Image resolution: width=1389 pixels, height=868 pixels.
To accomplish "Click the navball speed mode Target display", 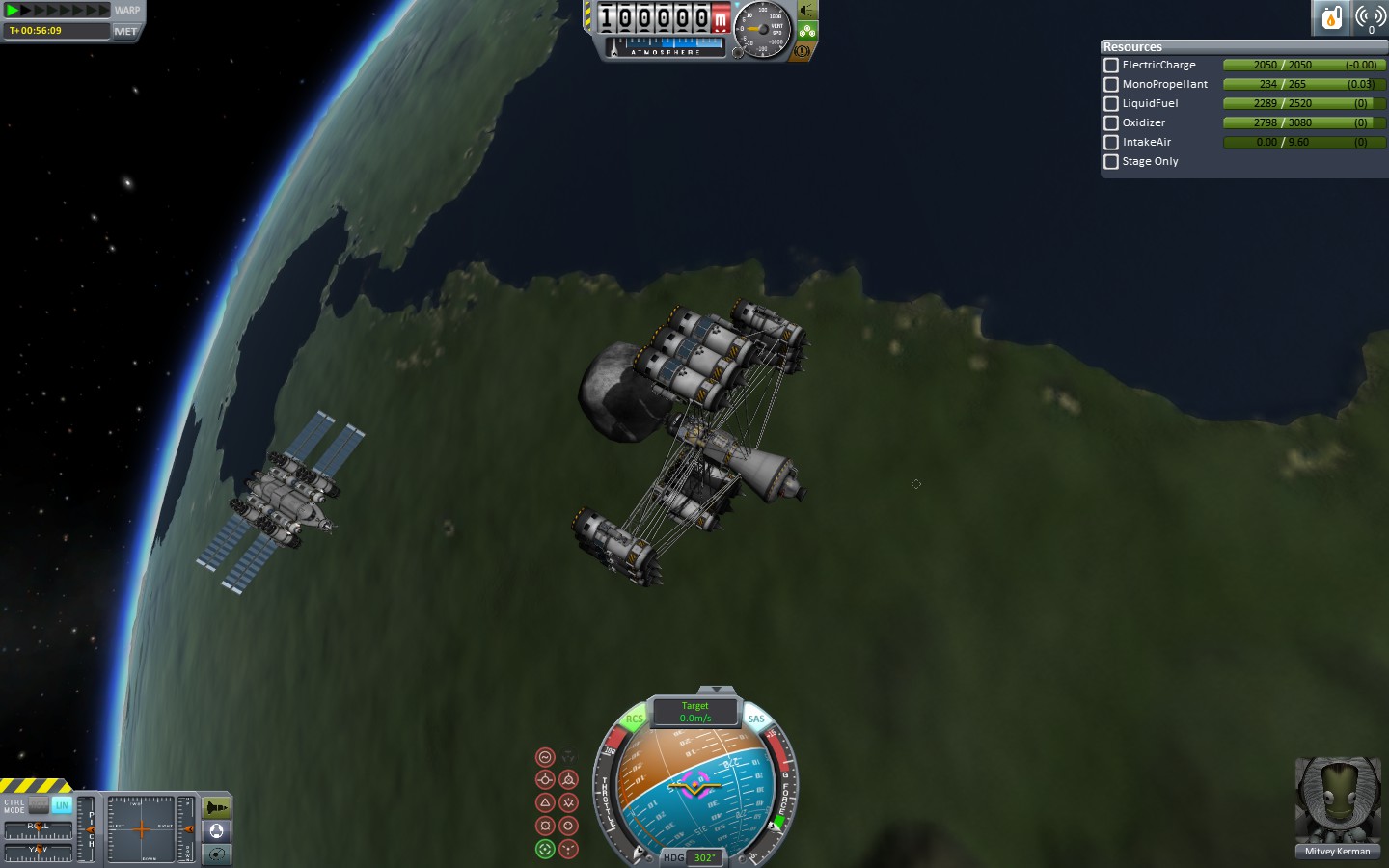I will (694, 712).
